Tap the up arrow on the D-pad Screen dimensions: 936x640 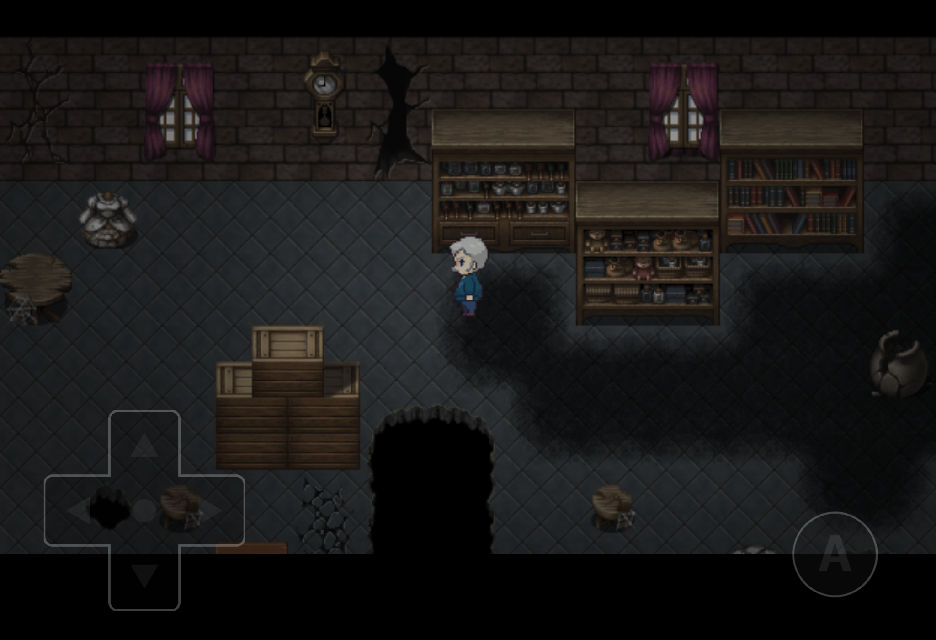click(x=144, y=445)
